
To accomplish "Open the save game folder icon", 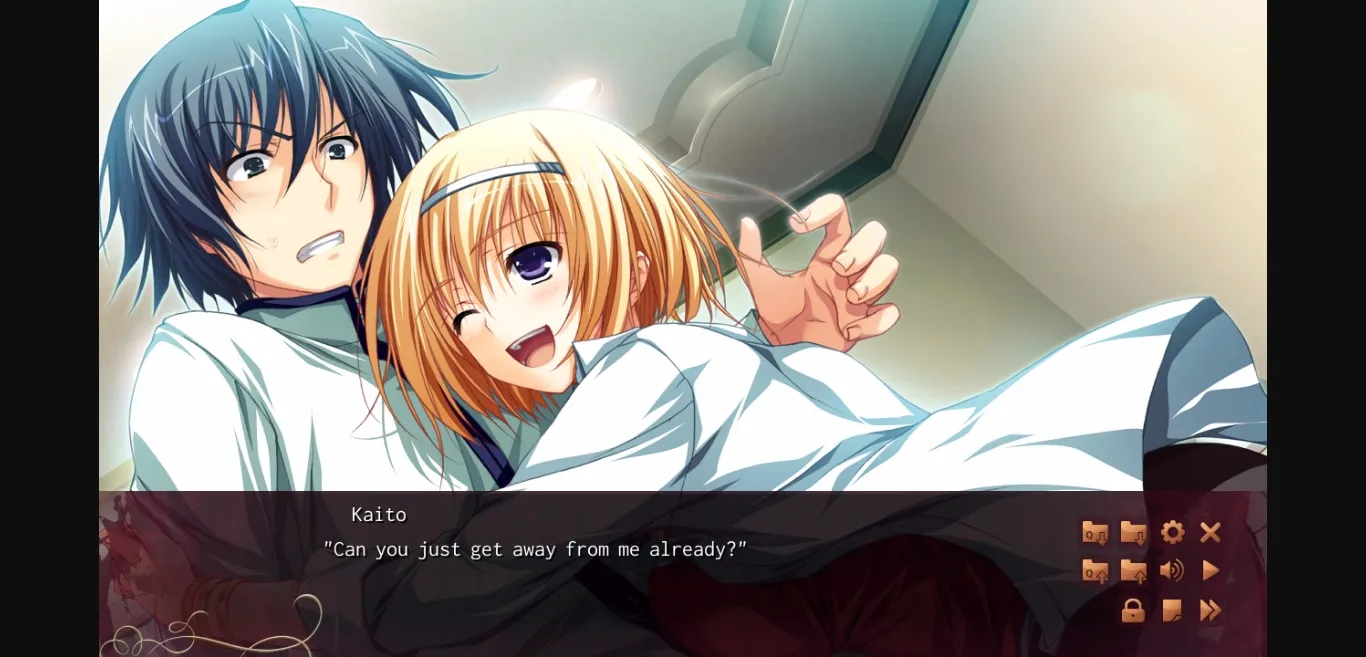I will (x=1133, y=533).
